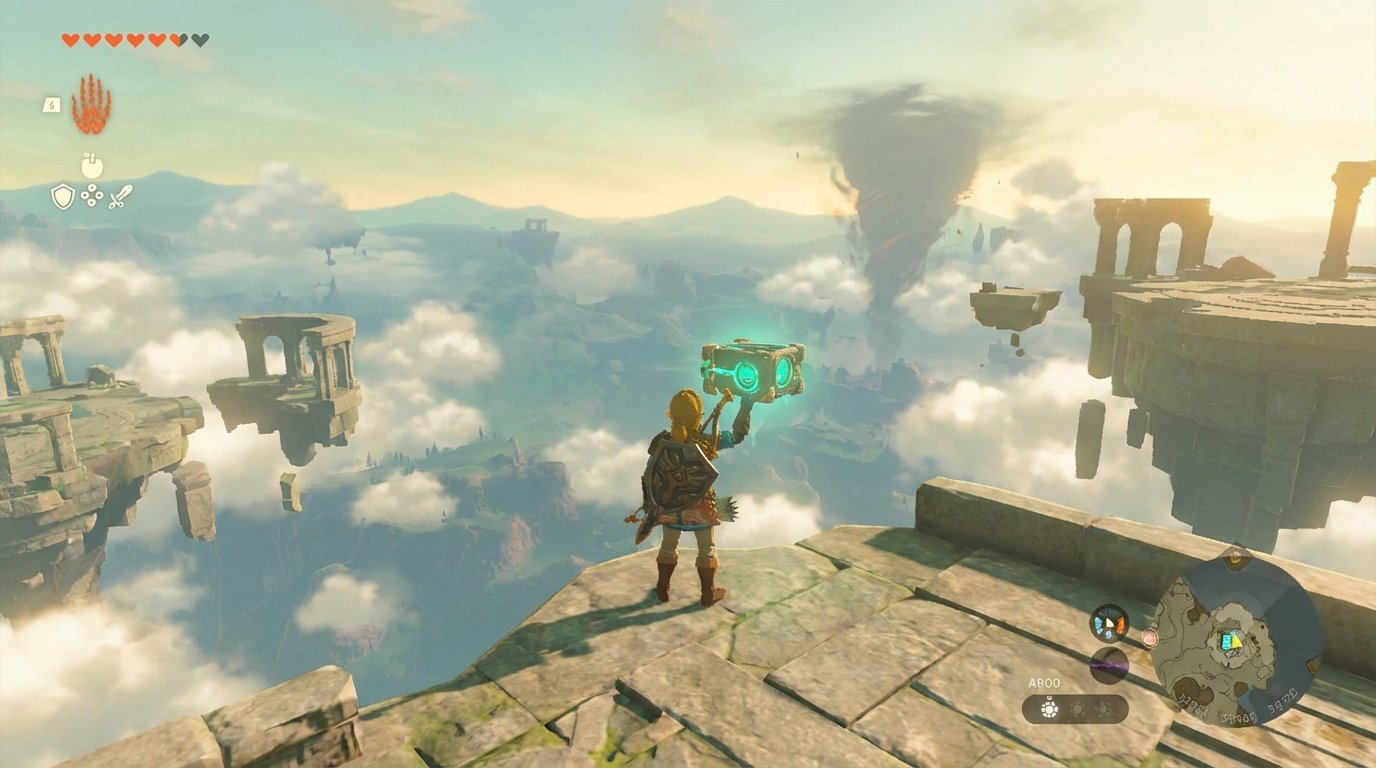Screen dimensions: 1376x768
Task: Click the ability charge note showing the fraction
Action: (x=51, y=104)
